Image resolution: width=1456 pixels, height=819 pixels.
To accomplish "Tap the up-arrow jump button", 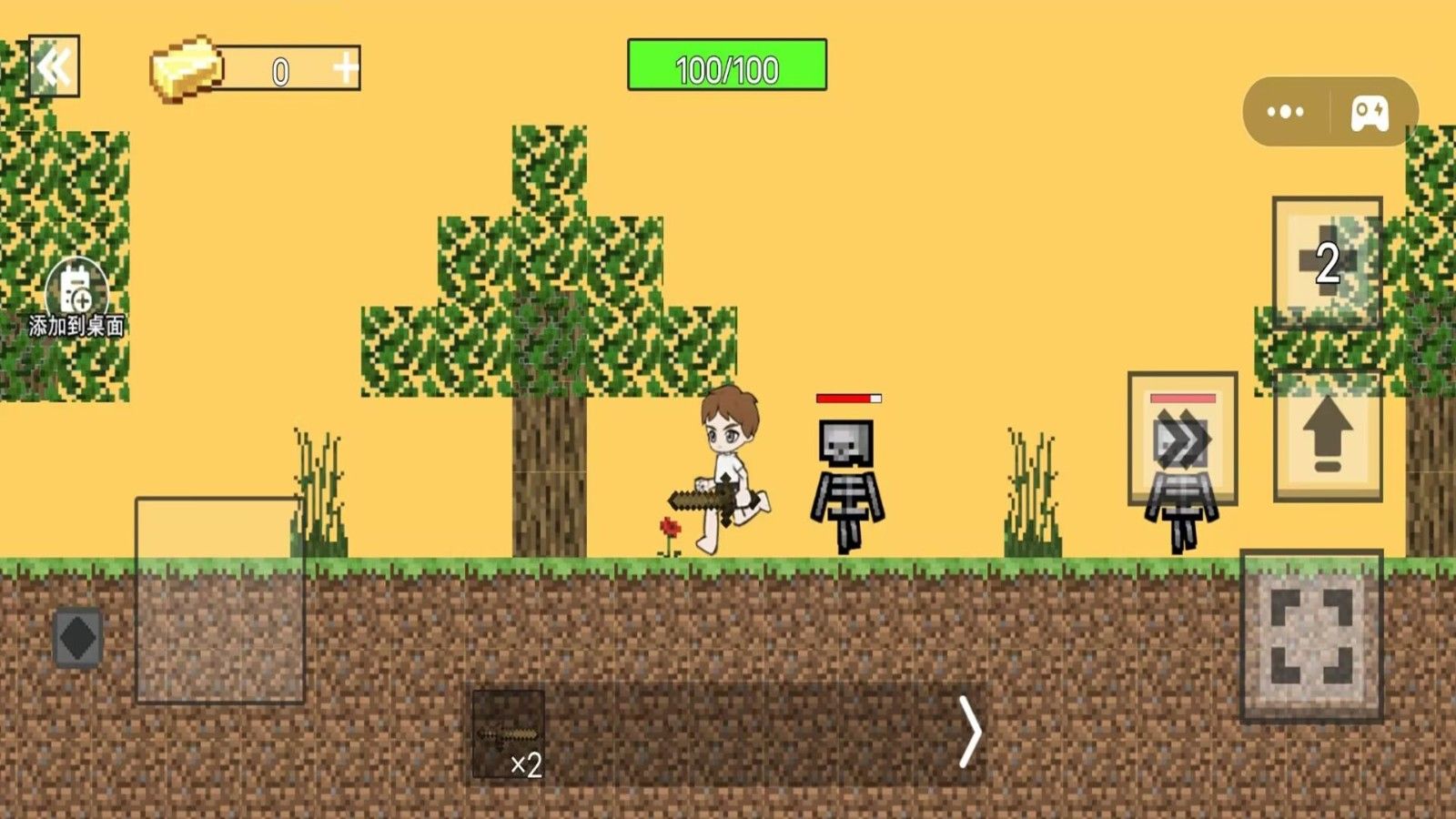I will click(x=1328, y=436).
